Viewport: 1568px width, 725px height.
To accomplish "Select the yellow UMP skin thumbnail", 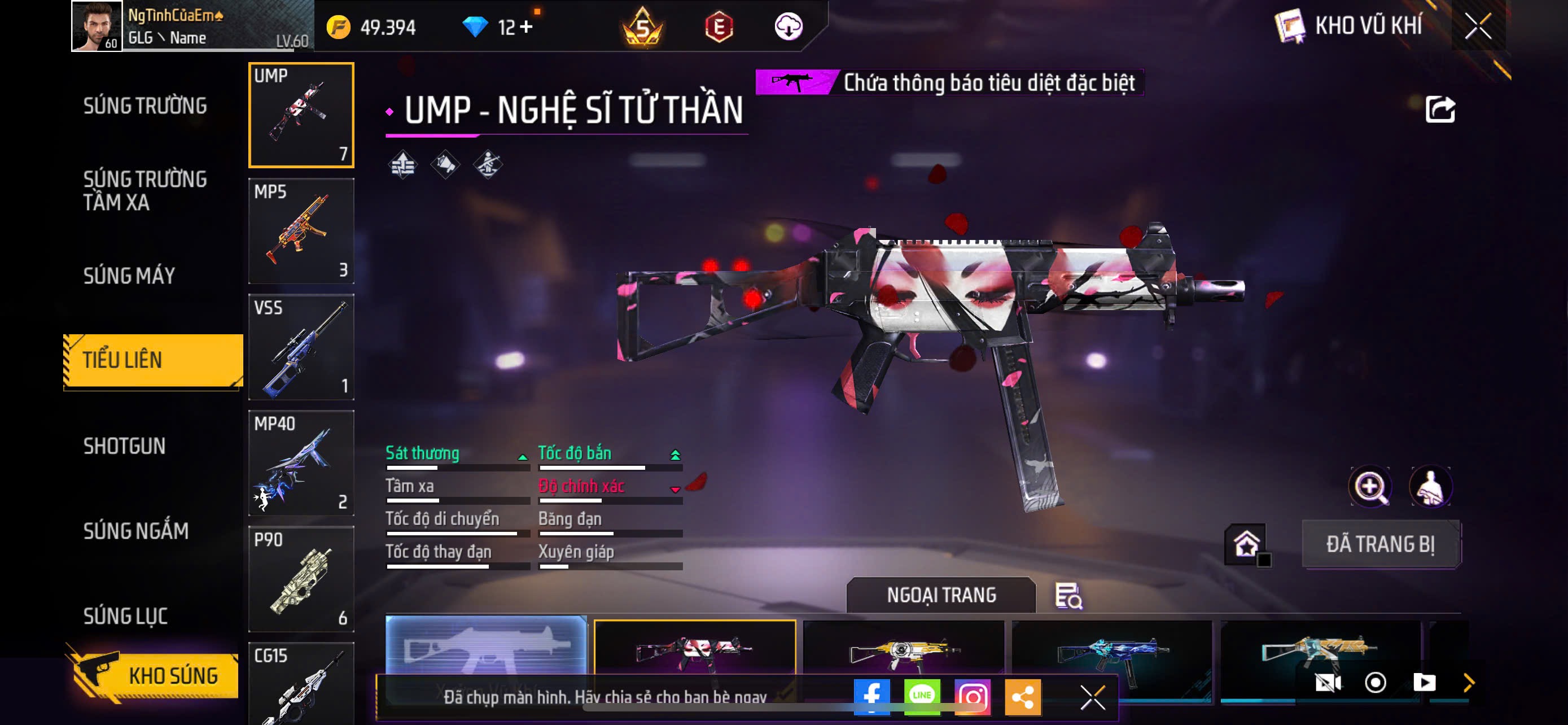I will (x=903, y=652).
